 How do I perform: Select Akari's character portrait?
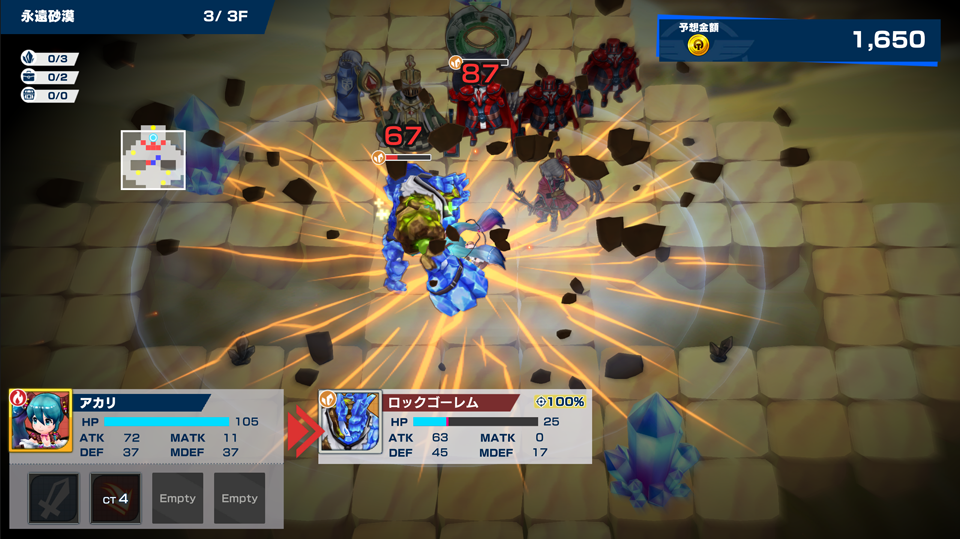click(40, 421)
